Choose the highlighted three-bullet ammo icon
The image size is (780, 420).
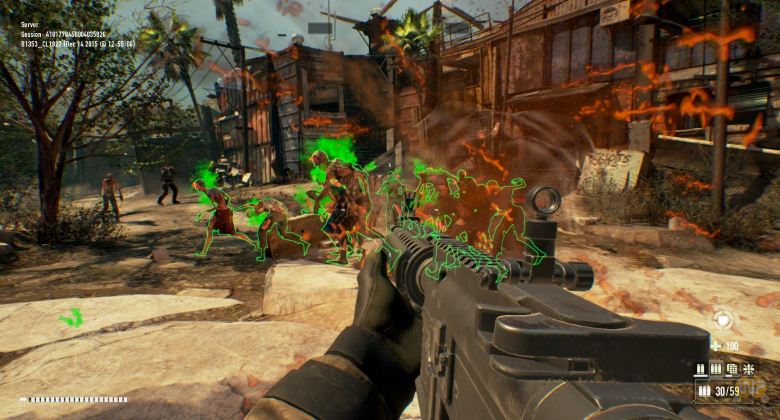(716, 369)
